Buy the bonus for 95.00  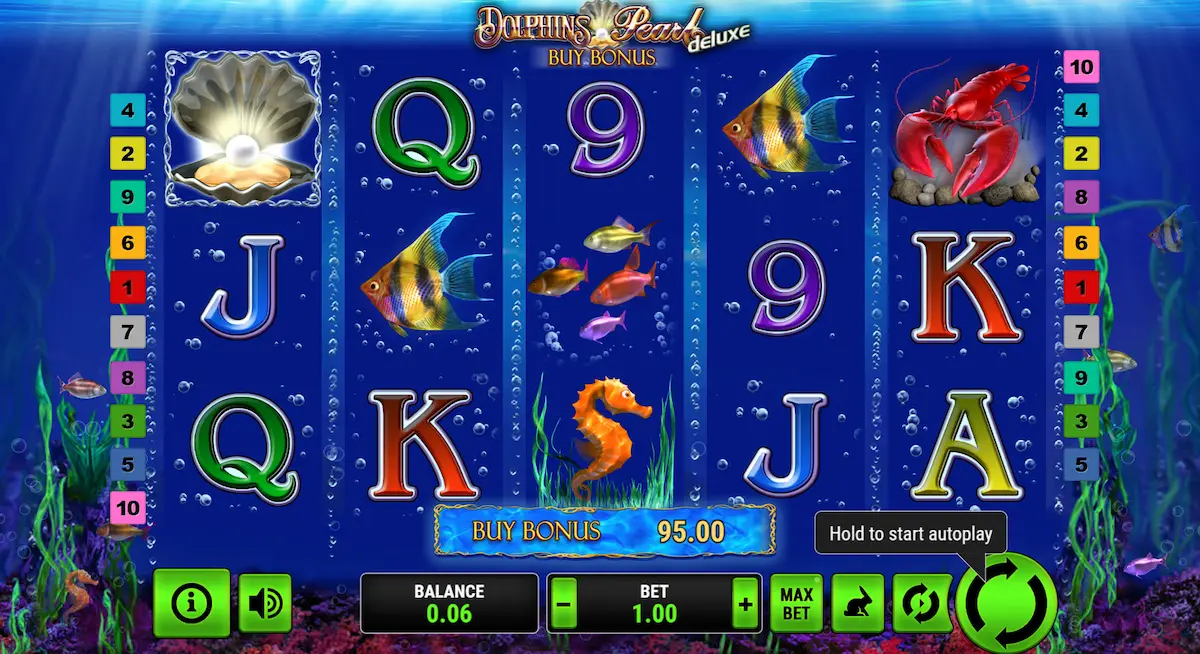(x=604, y=530)
